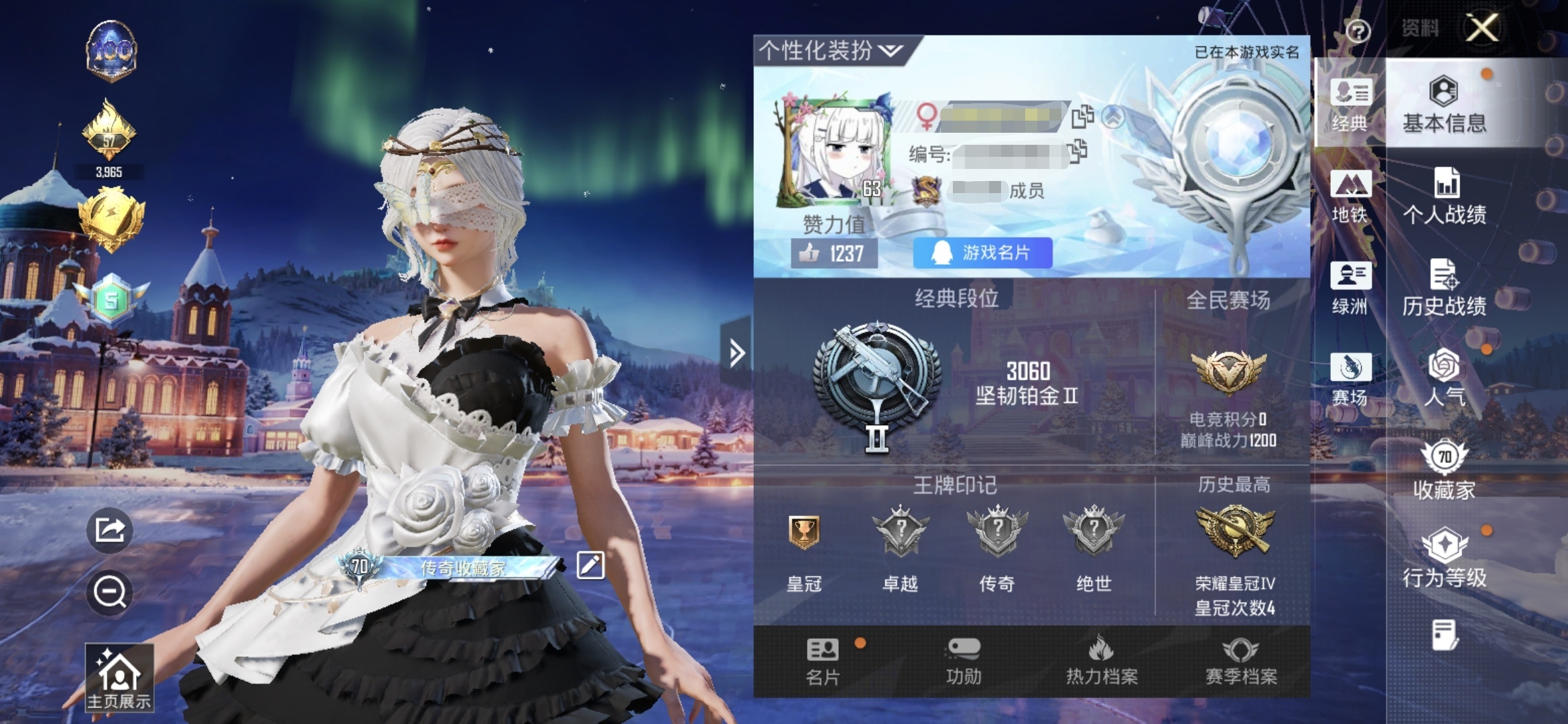Screen dimensions: 1568x724
Task: Switch to the 名片 bottom tab
Action: 823,662
